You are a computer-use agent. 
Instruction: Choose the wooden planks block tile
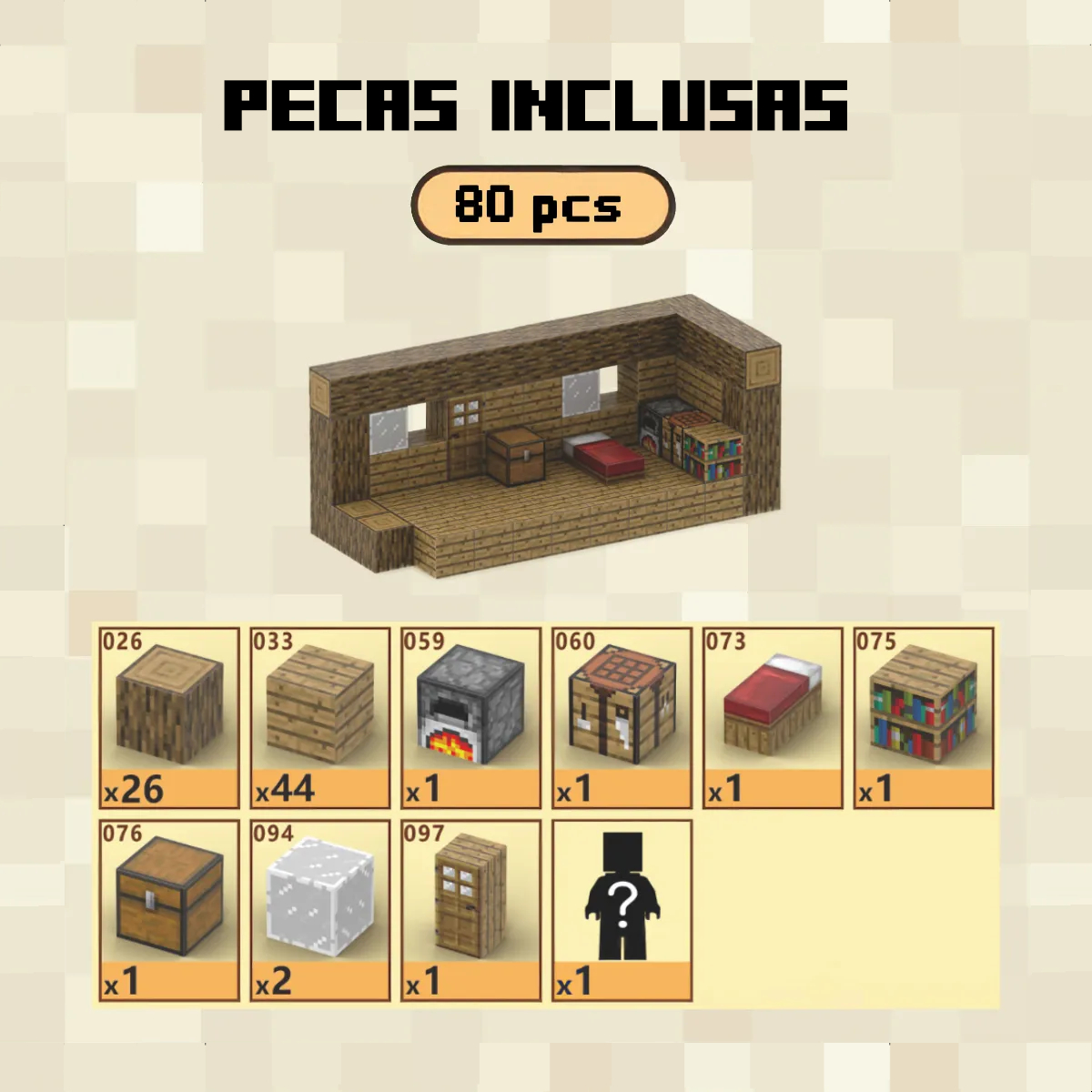pyautogui.click(x=320, y=717)
